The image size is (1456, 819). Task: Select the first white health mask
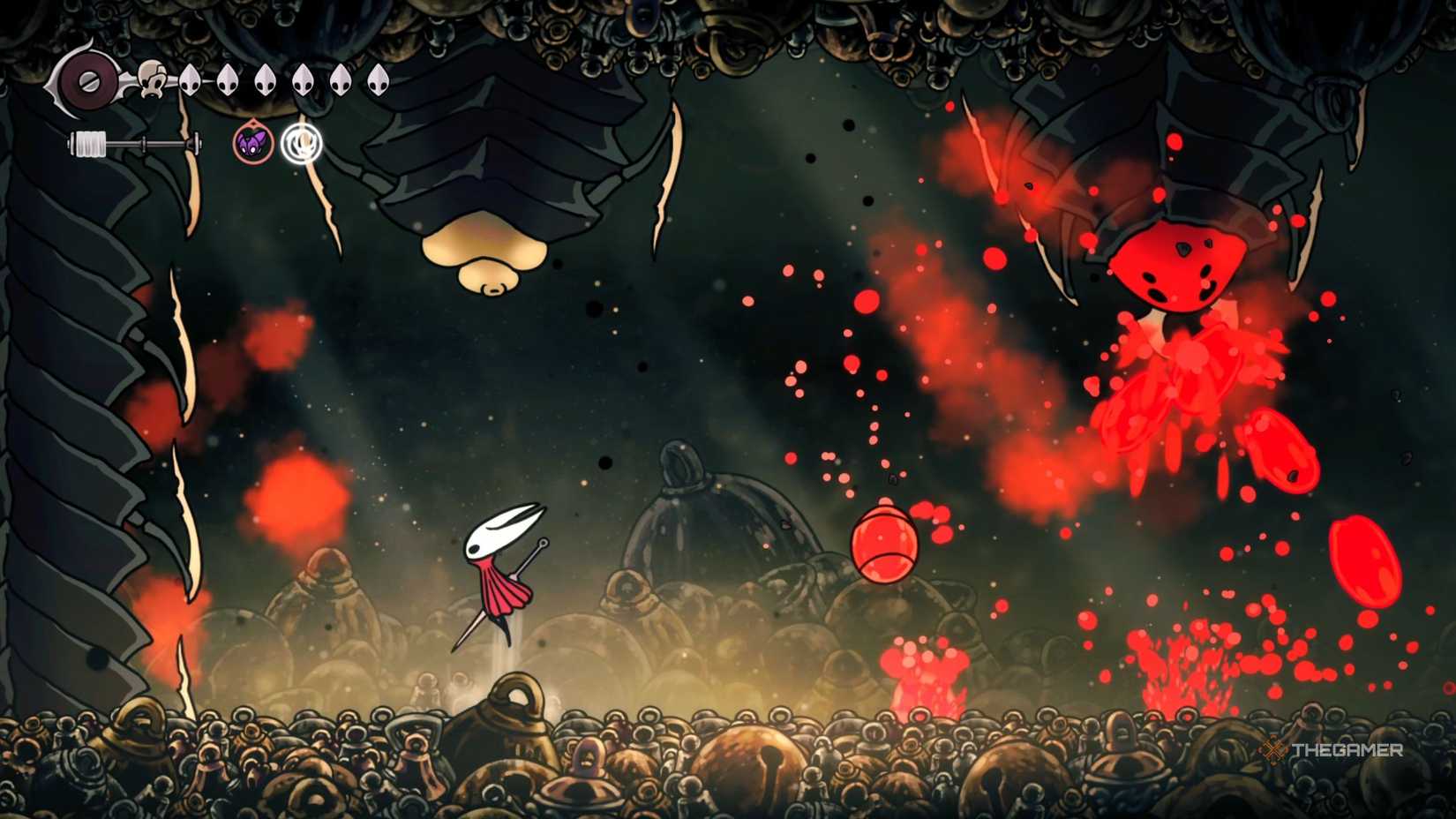click(190, 80)
